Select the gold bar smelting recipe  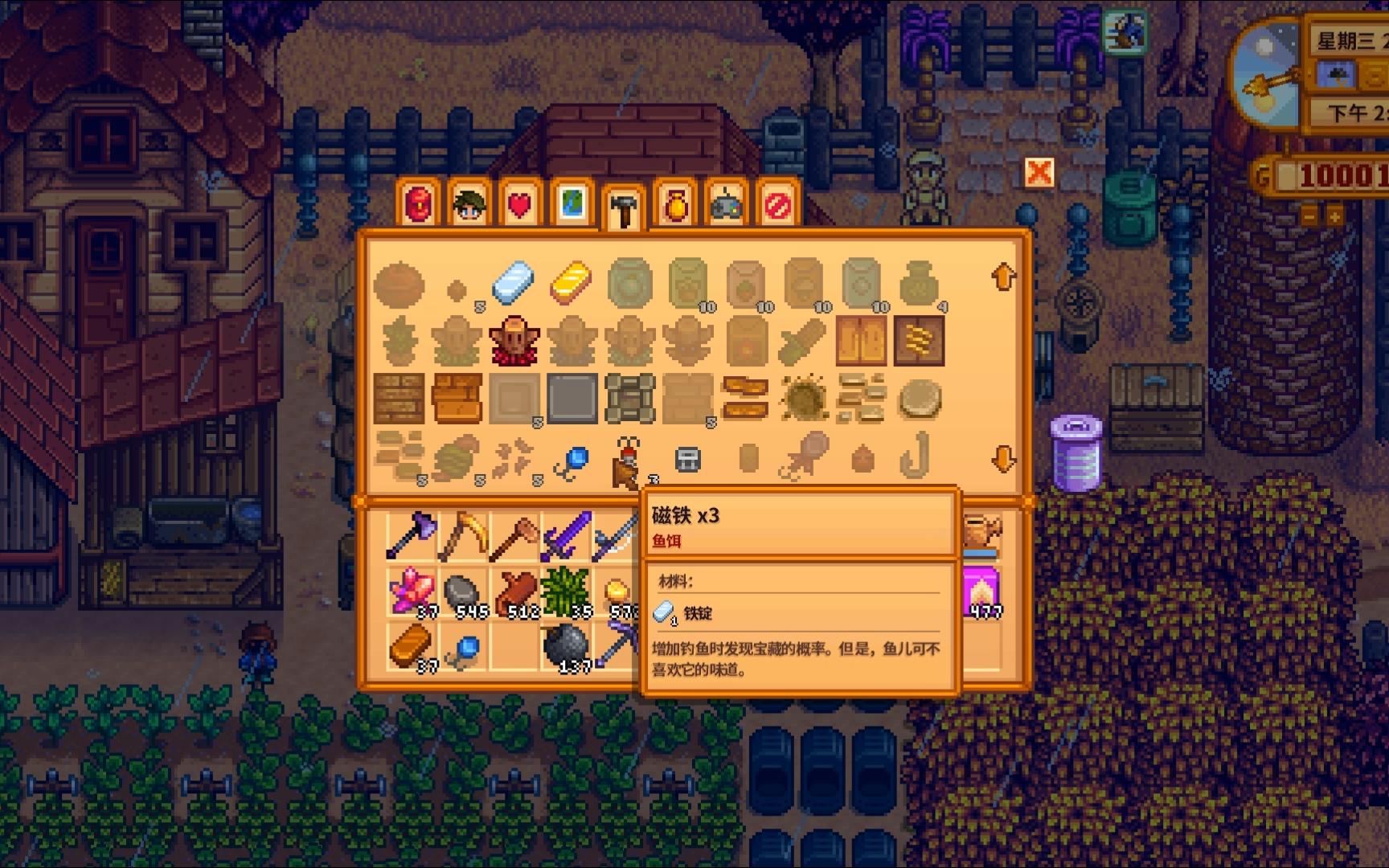571,283
